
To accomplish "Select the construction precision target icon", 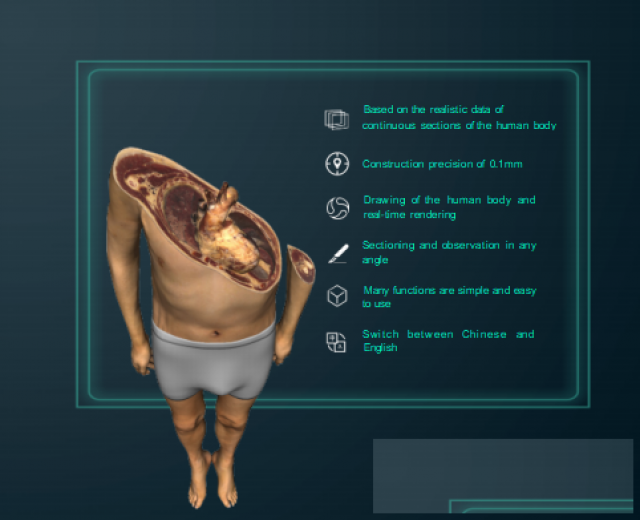I will coord(336,164).
